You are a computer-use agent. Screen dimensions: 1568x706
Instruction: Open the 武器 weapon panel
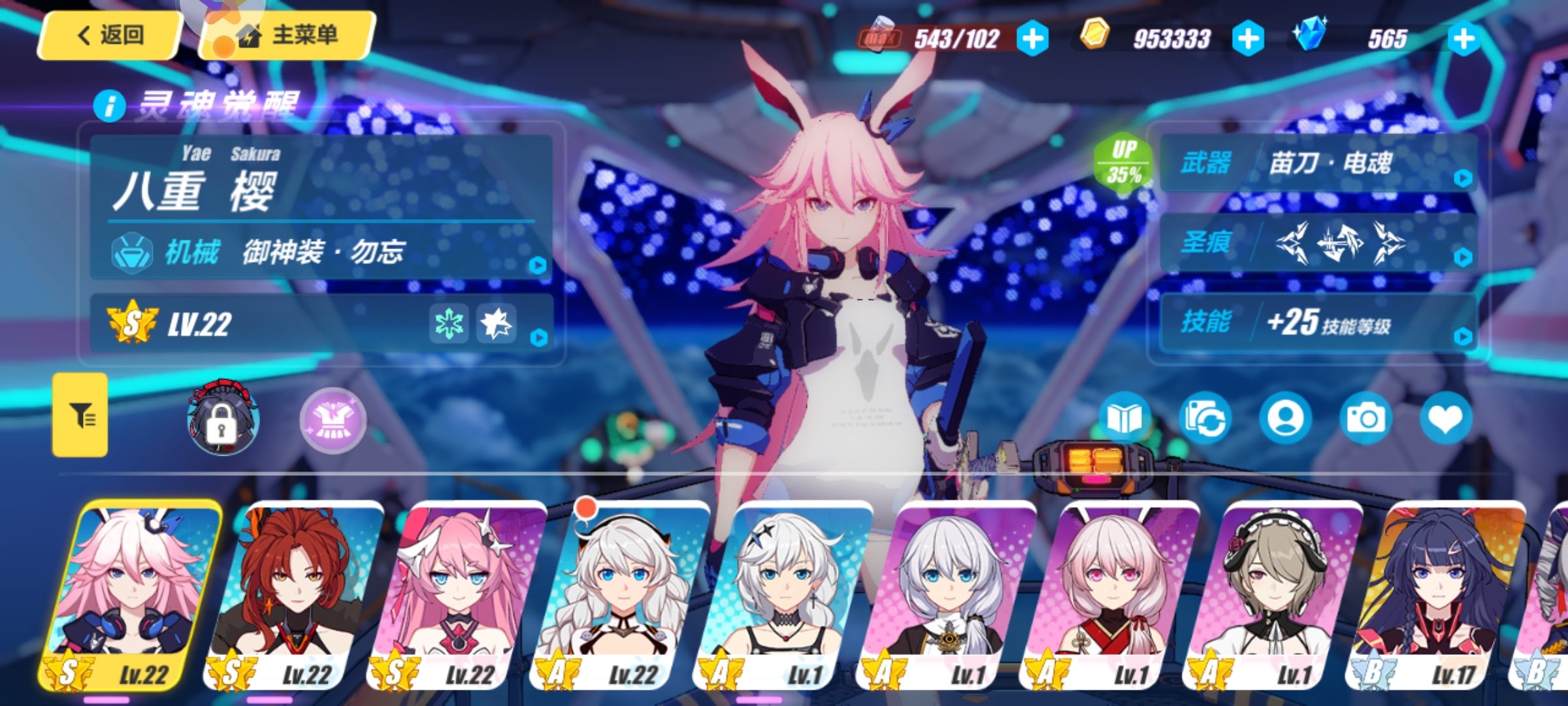[1318, 163]
